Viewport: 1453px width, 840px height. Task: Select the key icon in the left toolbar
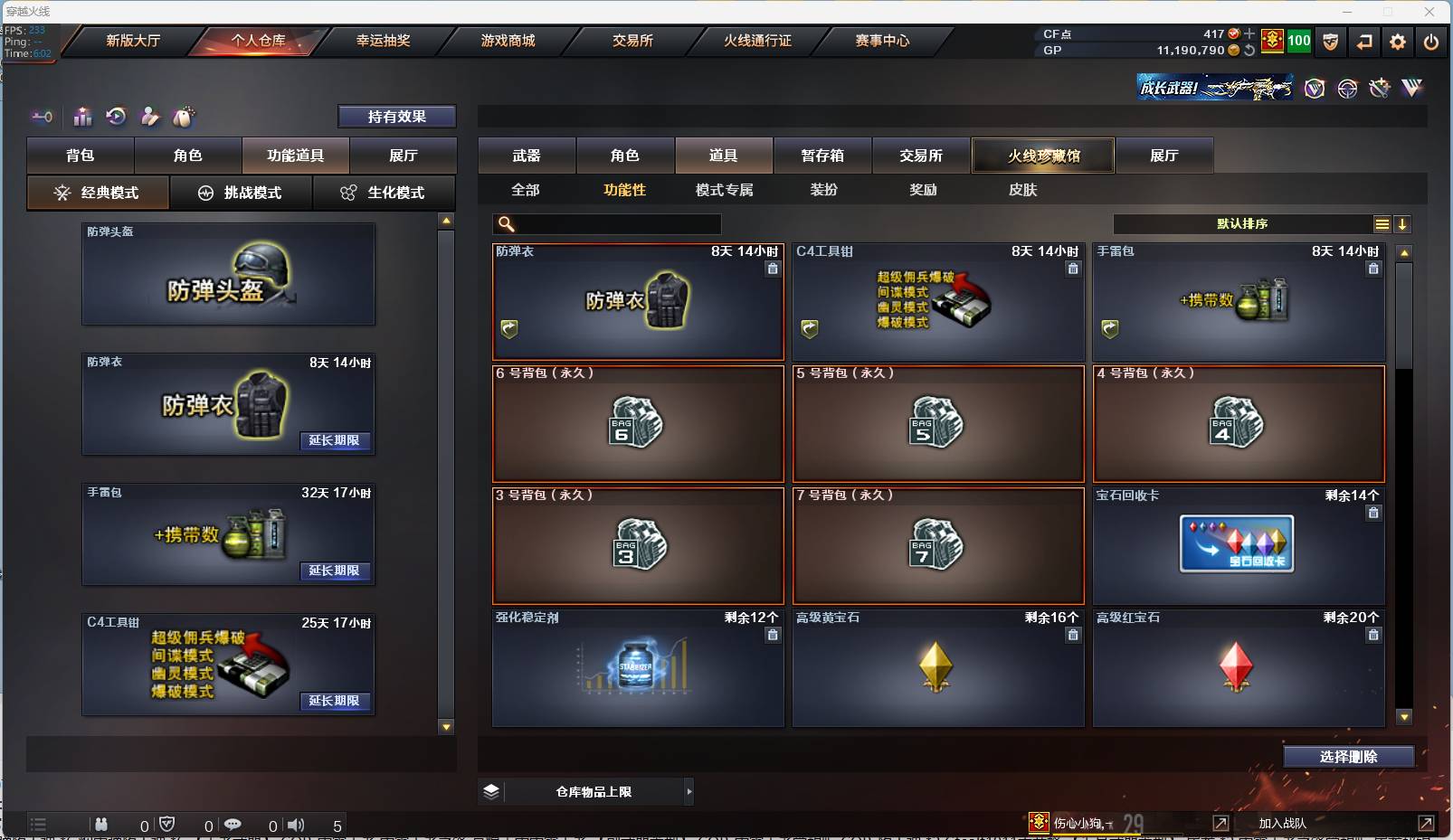tap(43, 117)
